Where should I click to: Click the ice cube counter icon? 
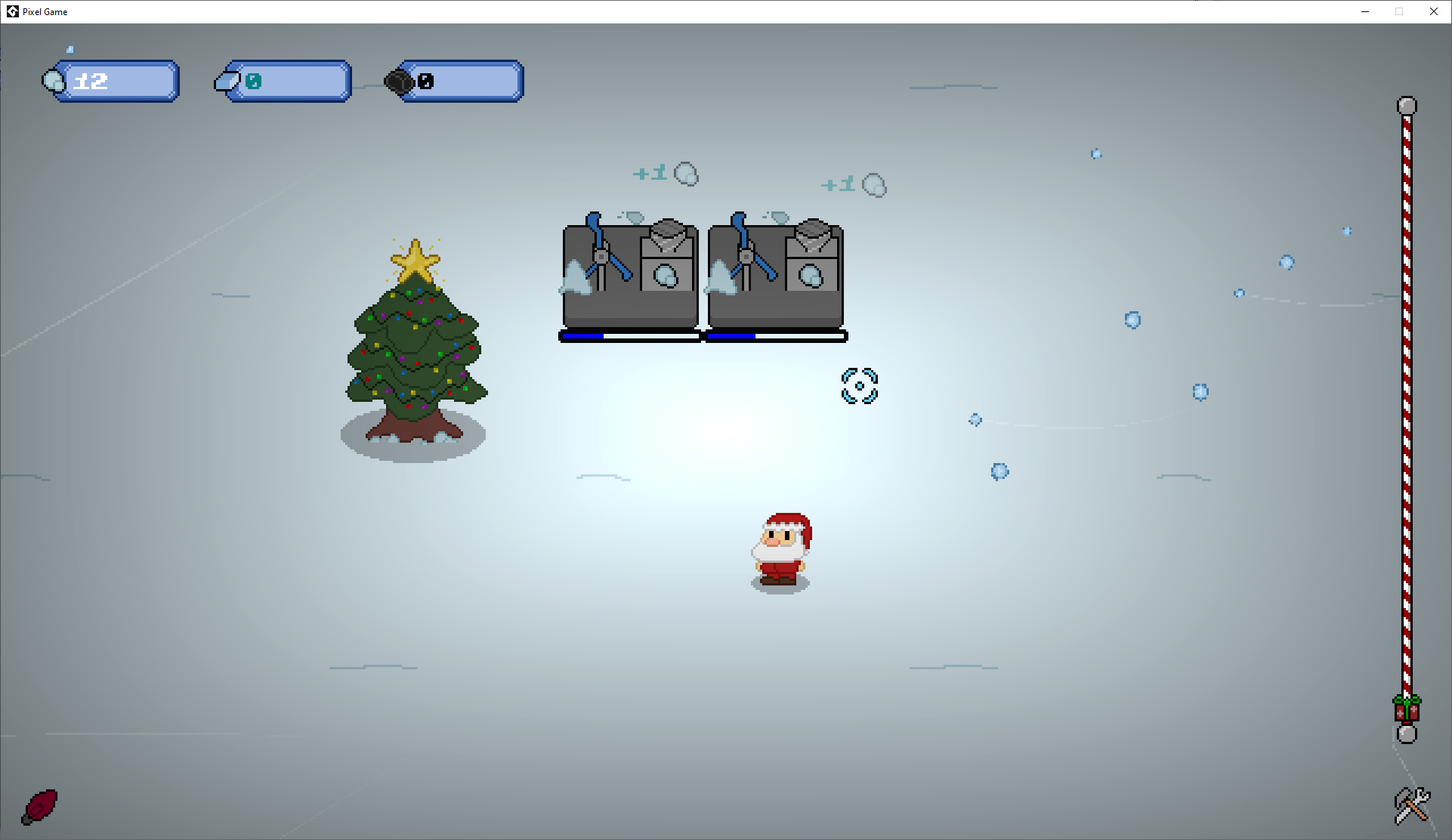coord(224,81)
